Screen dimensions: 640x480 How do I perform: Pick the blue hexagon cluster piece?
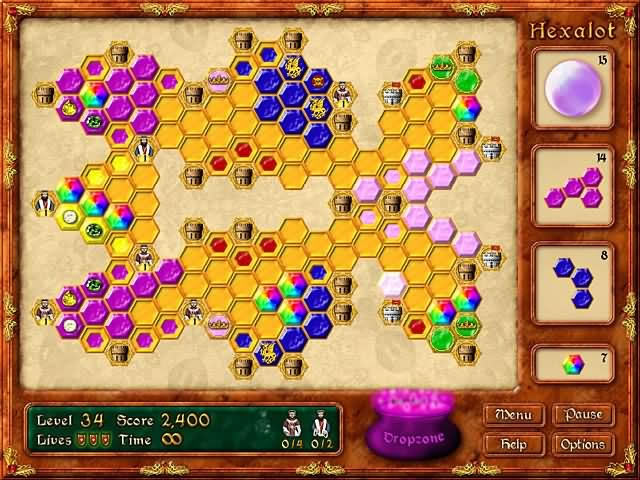[x=571, y=282]
